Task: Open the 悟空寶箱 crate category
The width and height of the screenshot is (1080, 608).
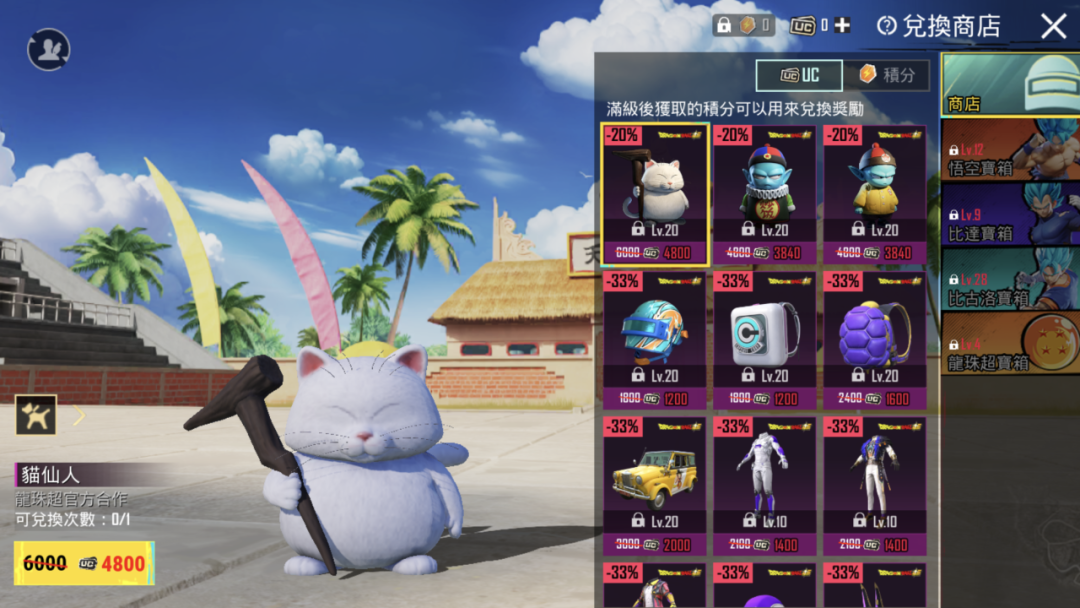Action: (x=1010, y=150)
